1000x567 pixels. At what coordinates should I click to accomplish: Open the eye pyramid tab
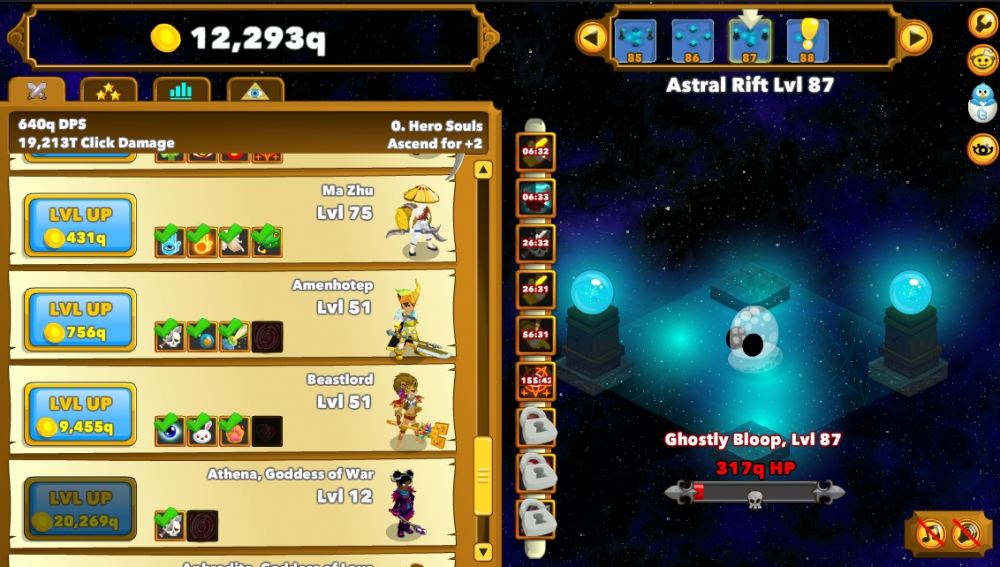coord(255,91)
